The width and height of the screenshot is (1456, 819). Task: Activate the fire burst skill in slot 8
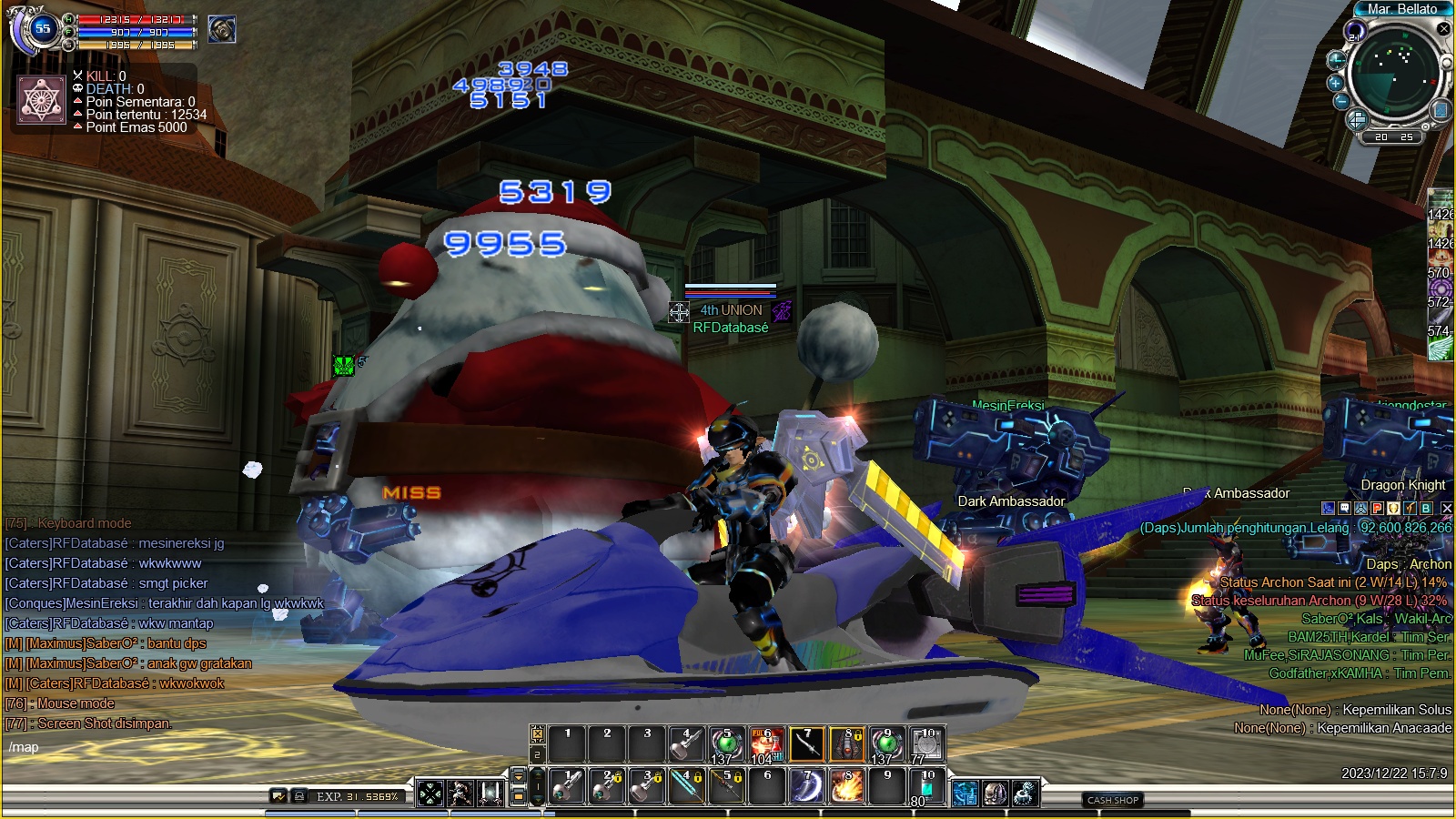click(x=846, y=787)
